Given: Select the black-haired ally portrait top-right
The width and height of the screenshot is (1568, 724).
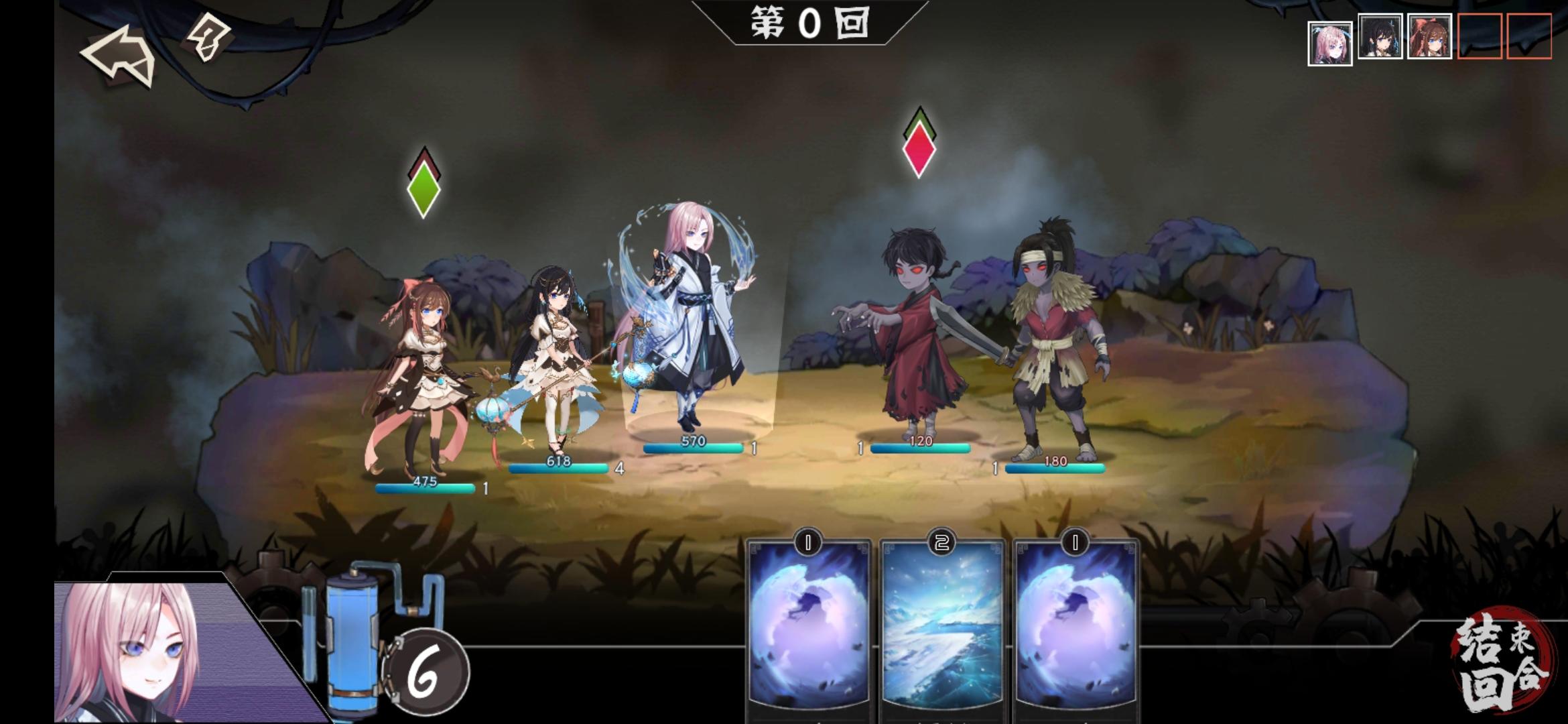Looking at the screenshot, I should point(1380,37).
